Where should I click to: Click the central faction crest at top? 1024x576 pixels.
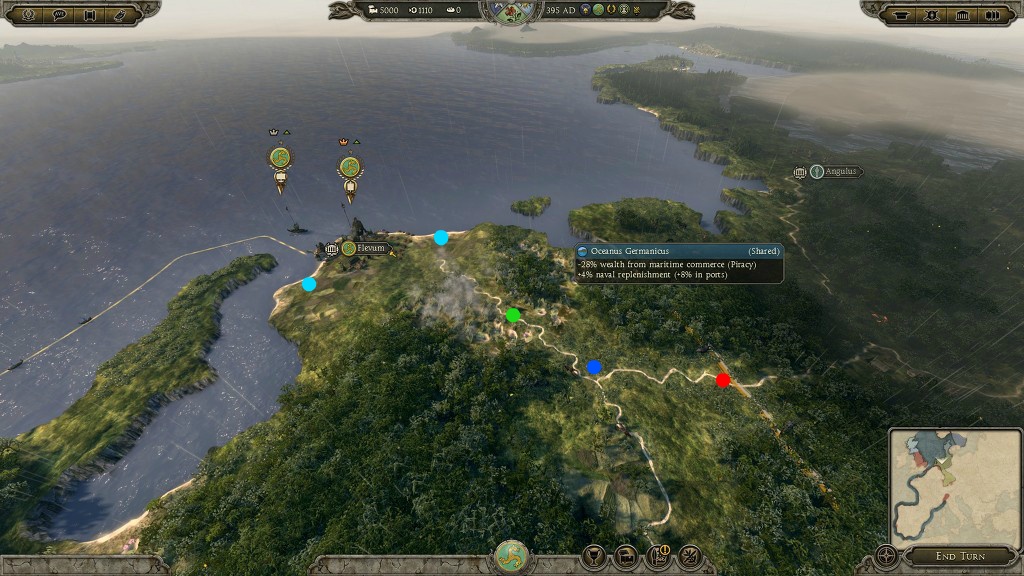click(511, 10)
